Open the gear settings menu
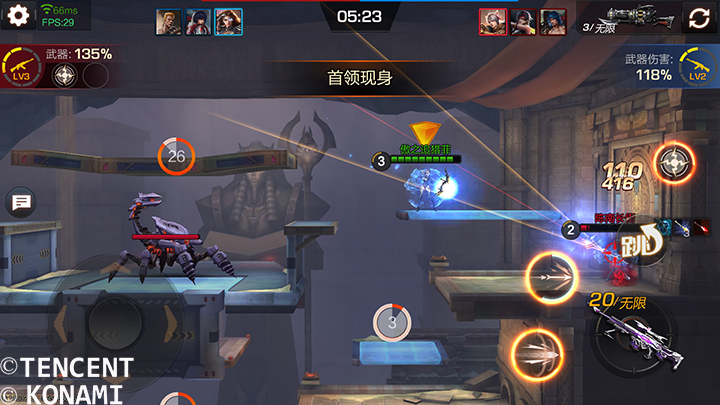The width and height of the screenshot is (720, 405). pyautogui.click(x=19, y=19)
